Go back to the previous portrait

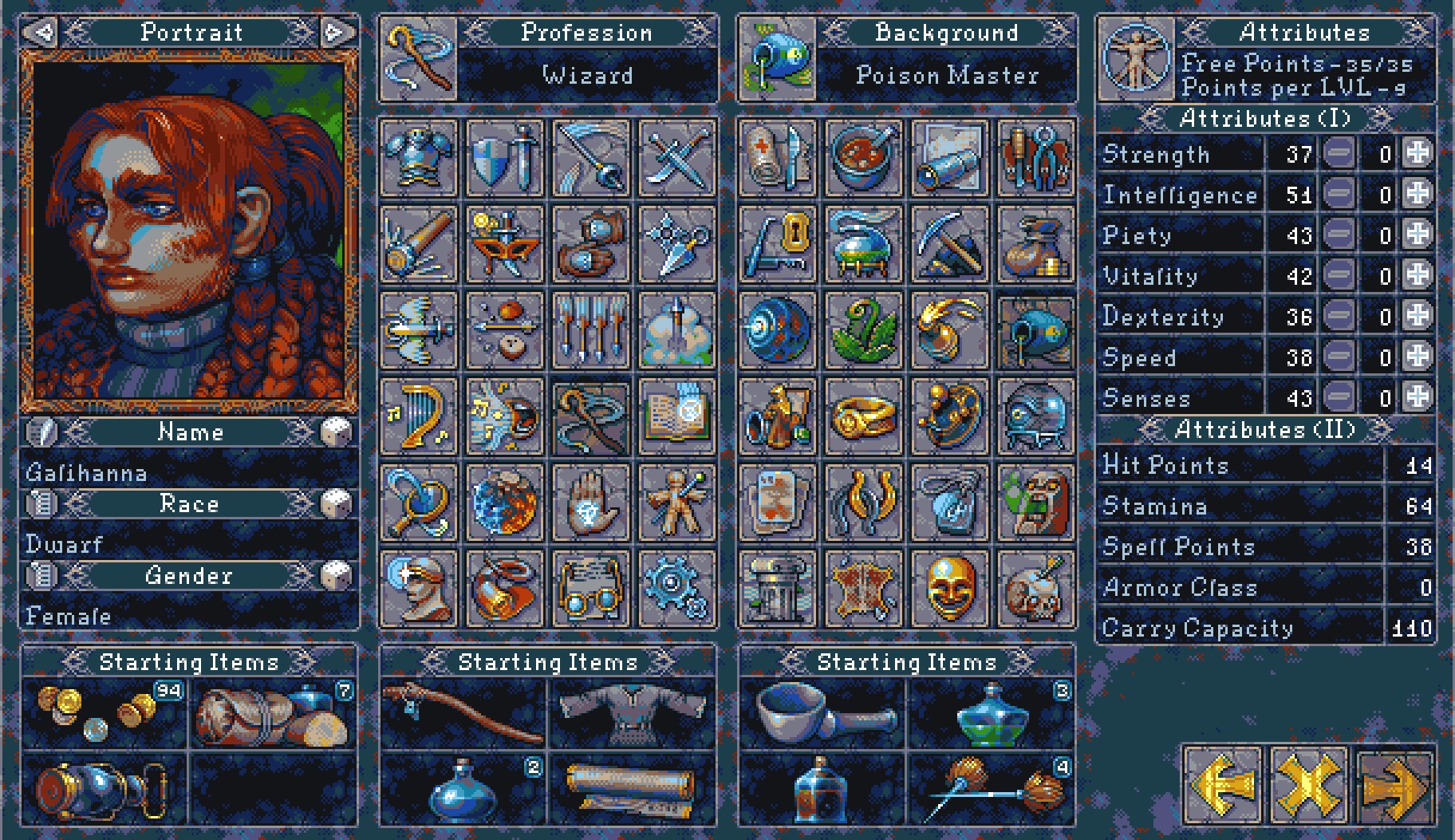point(41,32)
